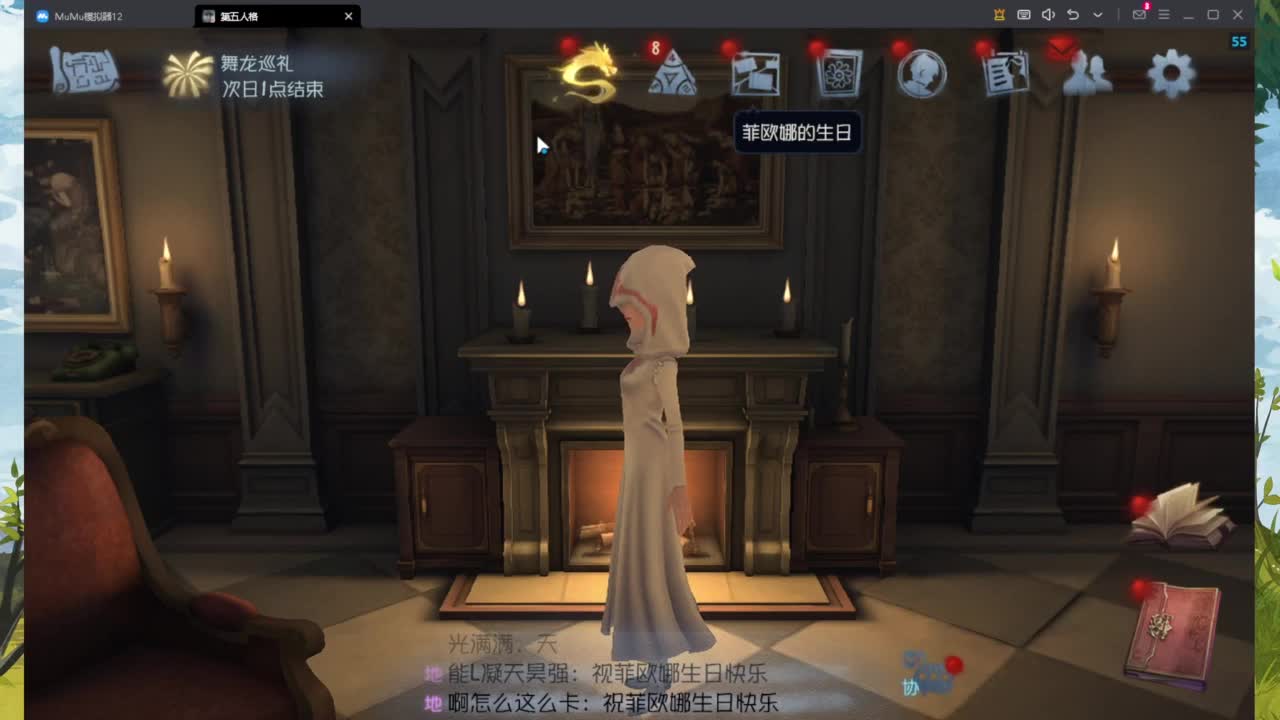Open the emulator mail envelope with notification badge
This screenshot has width=1280, height=720.
[x=1141, y=16]
